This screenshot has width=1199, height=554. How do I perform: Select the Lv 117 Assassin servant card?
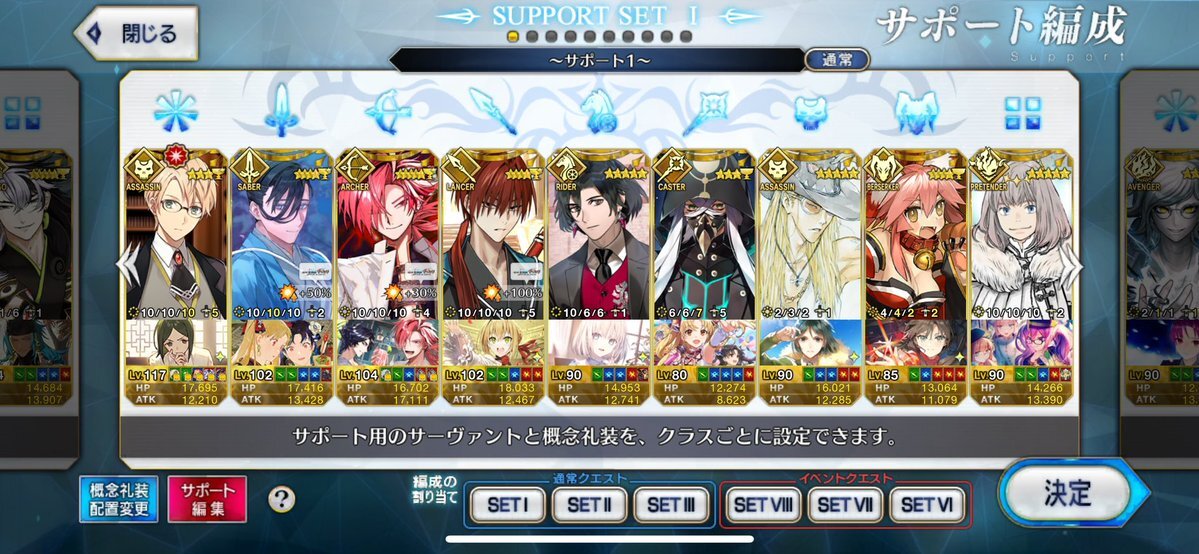176,240
